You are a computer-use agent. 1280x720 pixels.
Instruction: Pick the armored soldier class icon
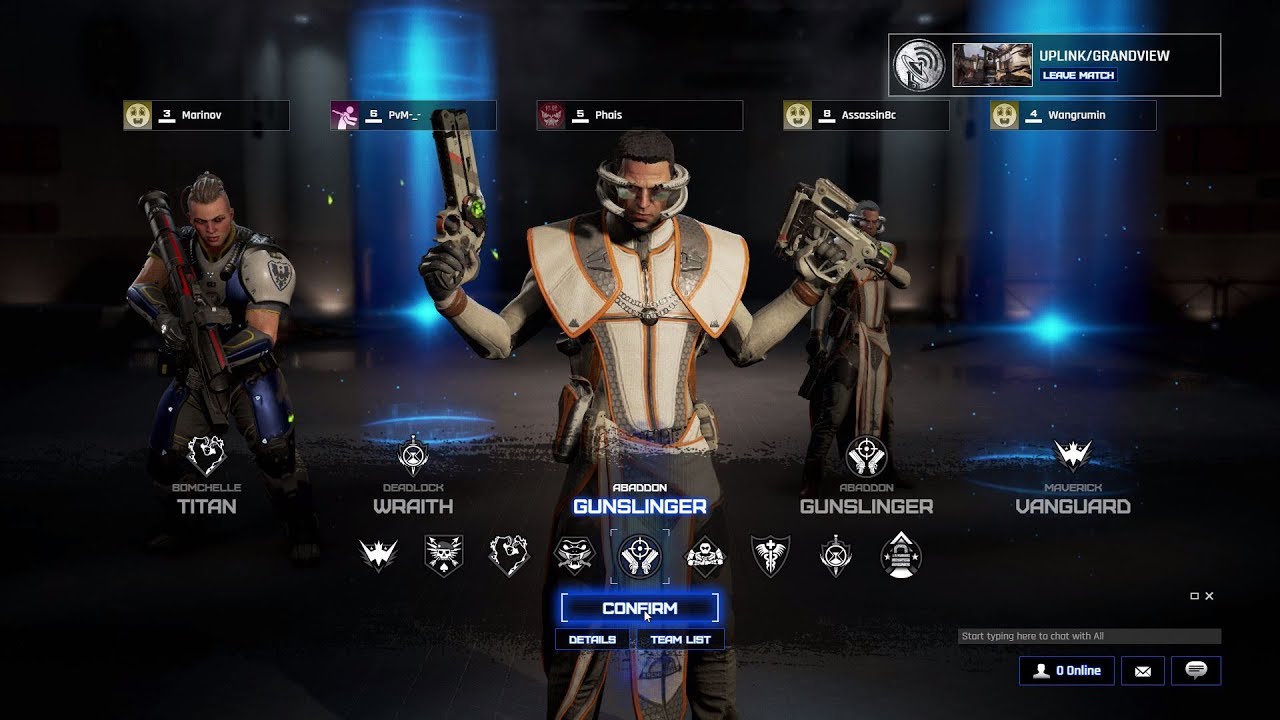(704, 556)
